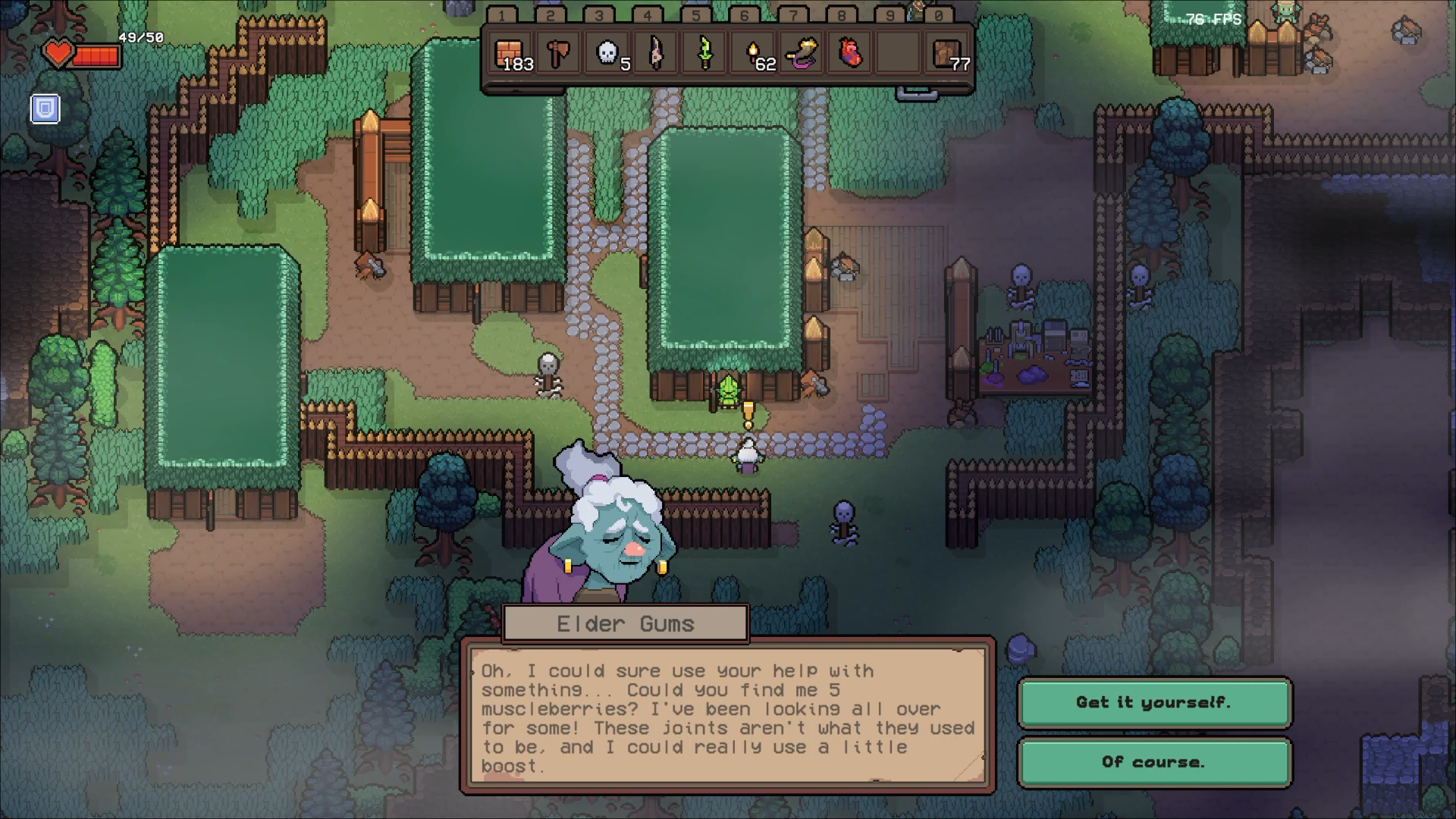Screen dimensions: 1456x819
Task: Reply "Of course." to Elder Gums
Action: click(x=1153, y=762)
